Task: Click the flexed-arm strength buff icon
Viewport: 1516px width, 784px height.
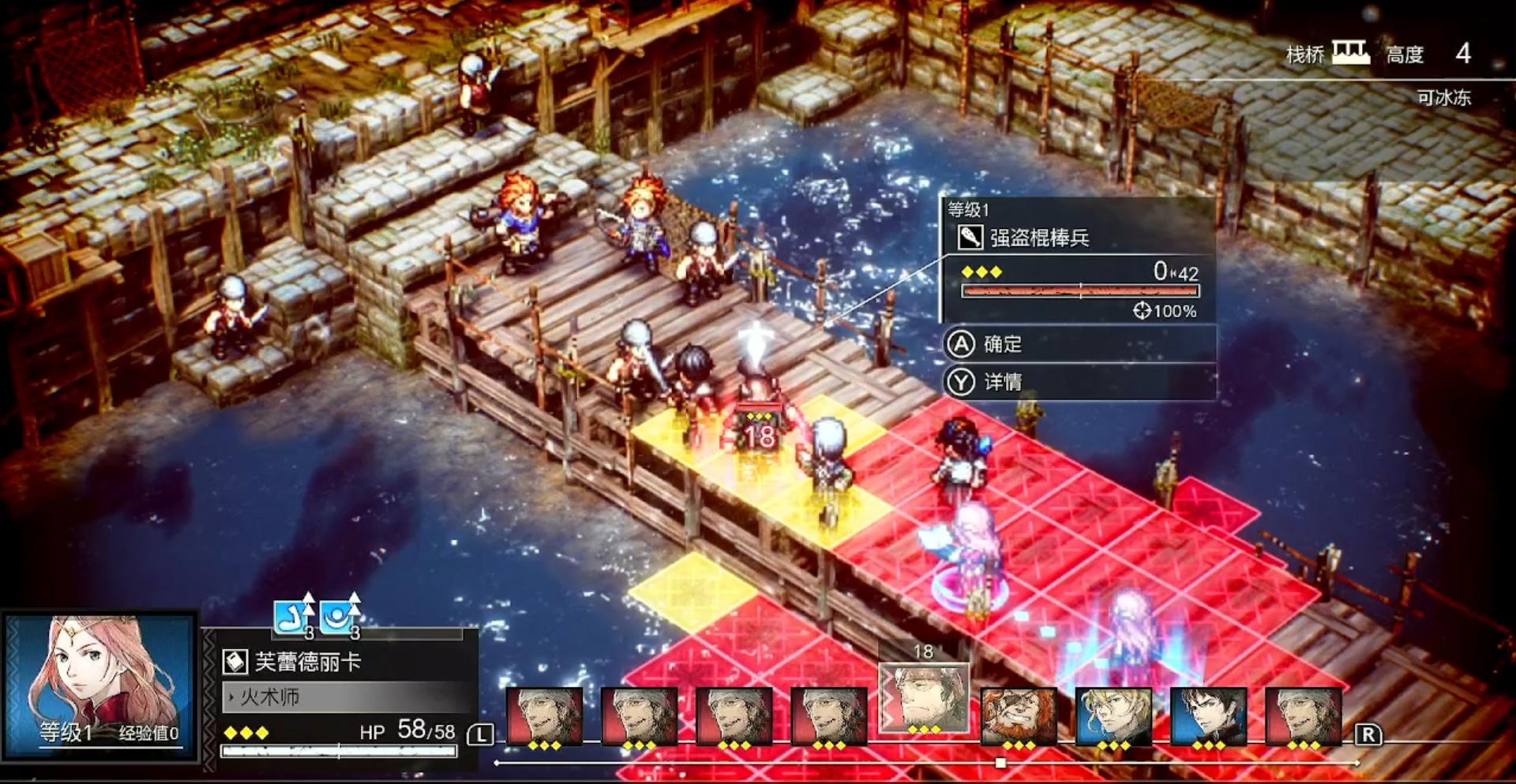Action: pos(292,617)
